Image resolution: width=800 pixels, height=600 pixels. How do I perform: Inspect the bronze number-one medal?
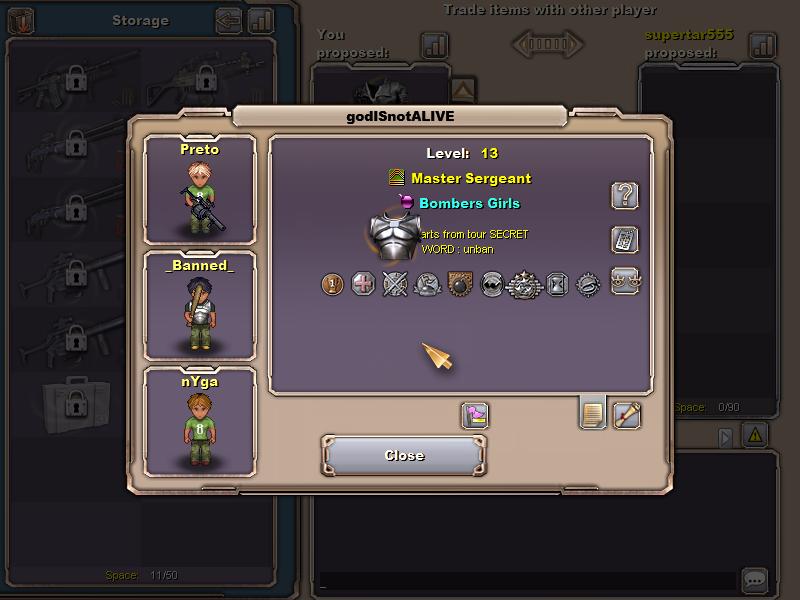click(x=333, y=285)
